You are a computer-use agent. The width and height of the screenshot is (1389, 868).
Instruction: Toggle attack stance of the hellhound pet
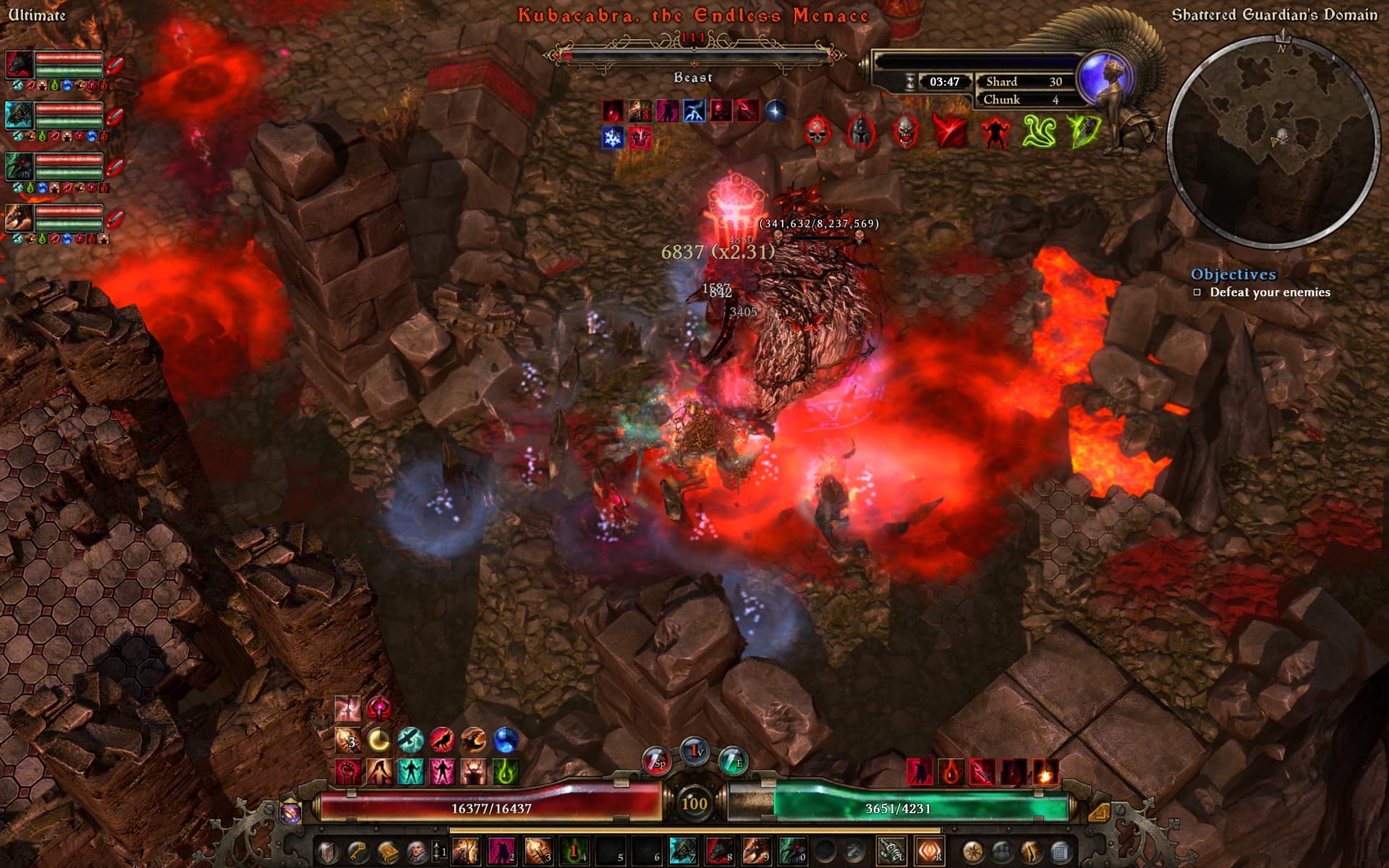pos(115,65)
